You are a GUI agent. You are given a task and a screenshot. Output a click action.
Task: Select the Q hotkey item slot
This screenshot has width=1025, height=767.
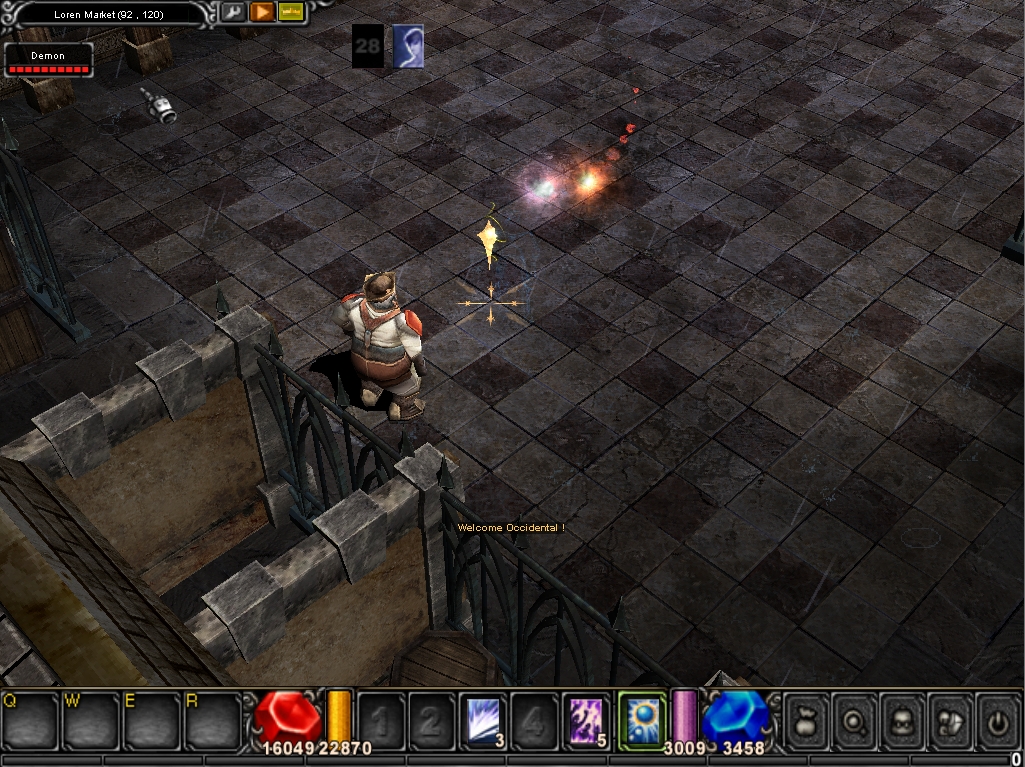coord(30,720)
